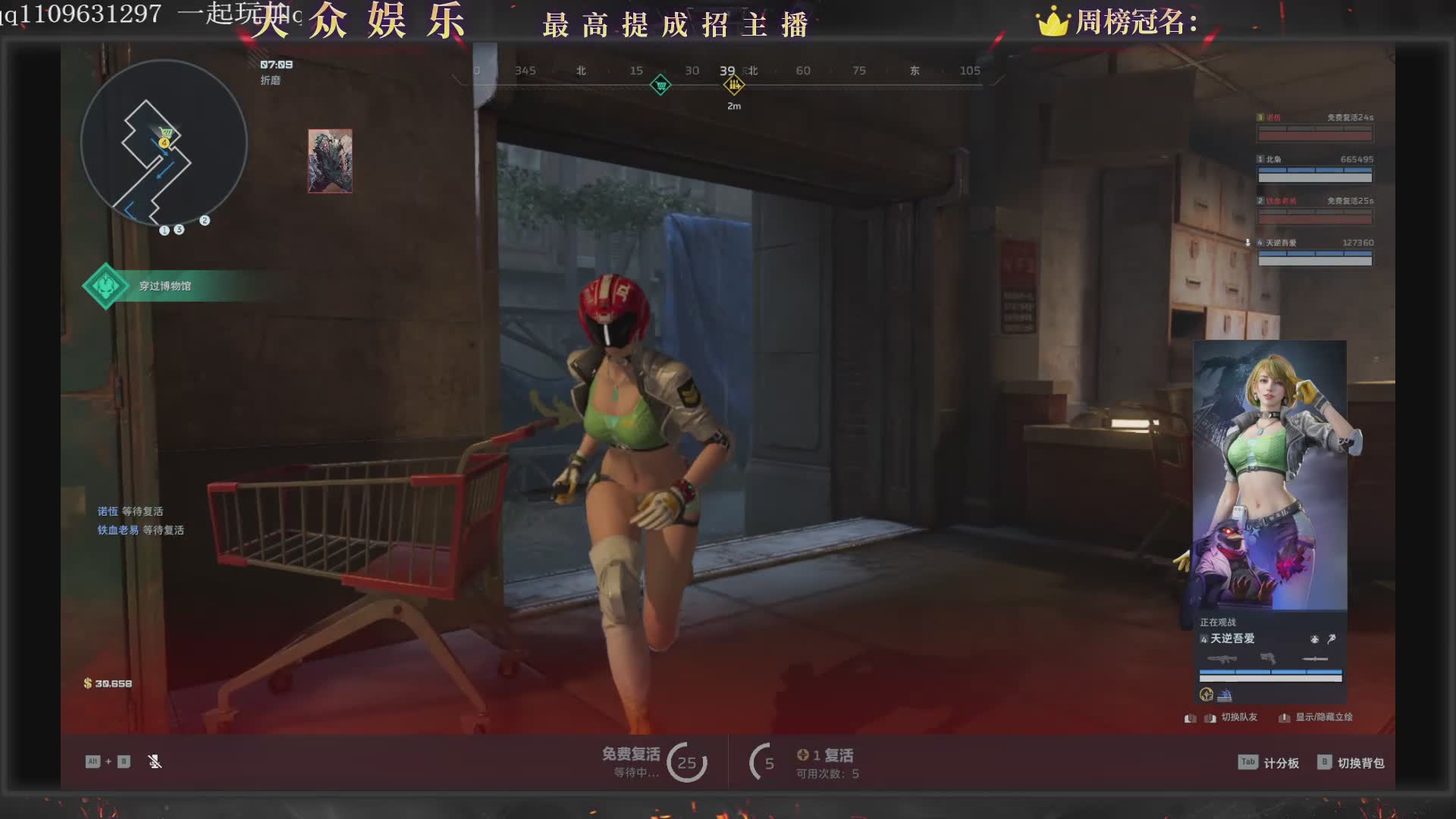Click the yellow objective marker on compass

click(733, 85)
